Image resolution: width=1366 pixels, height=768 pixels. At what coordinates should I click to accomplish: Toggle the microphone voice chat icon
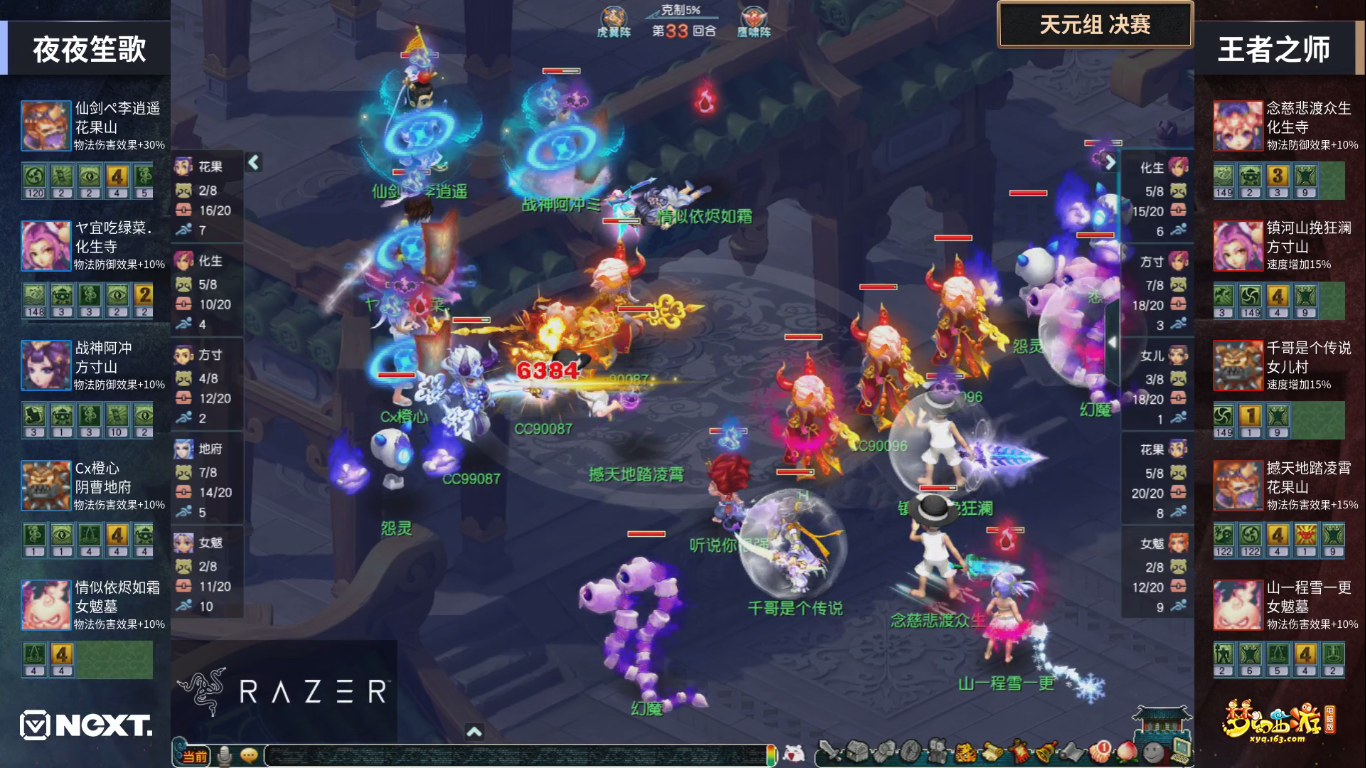pyautogui.click(x=226, y=756)
